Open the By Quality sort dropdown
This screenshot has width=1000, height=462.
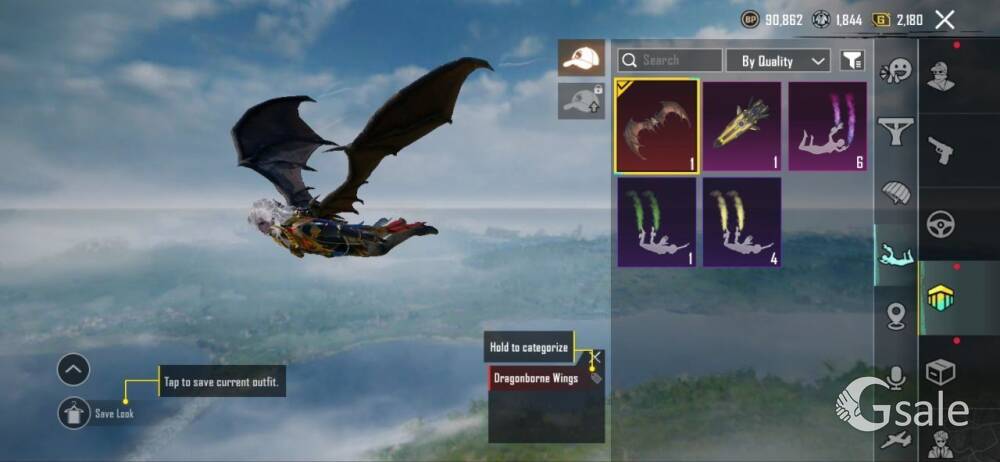click(778, 61)
